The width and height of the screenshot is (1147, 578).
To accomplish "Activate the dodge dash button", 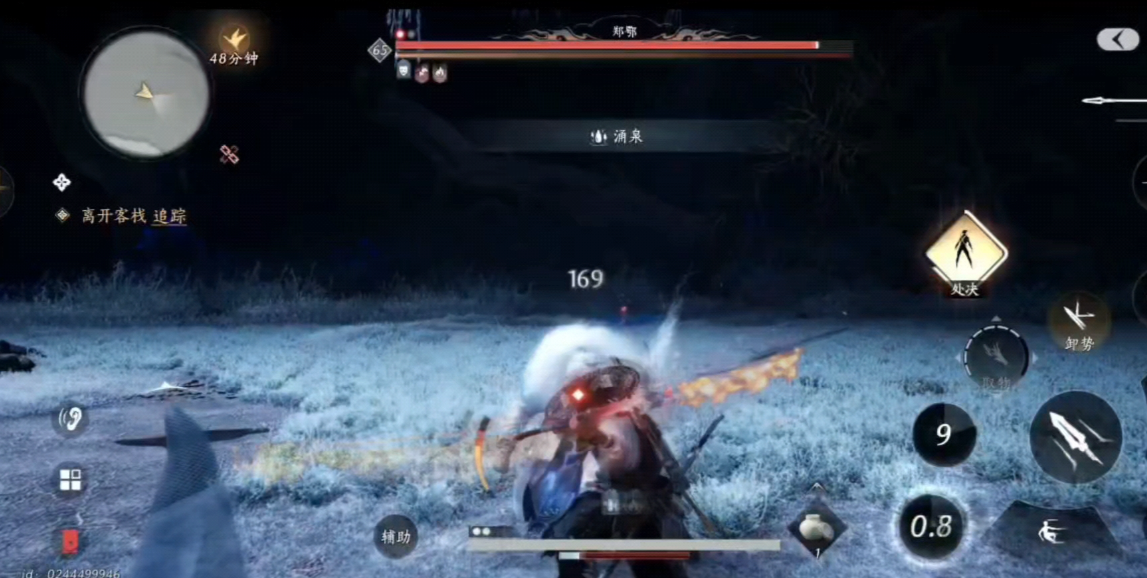I will point(1052,532).
